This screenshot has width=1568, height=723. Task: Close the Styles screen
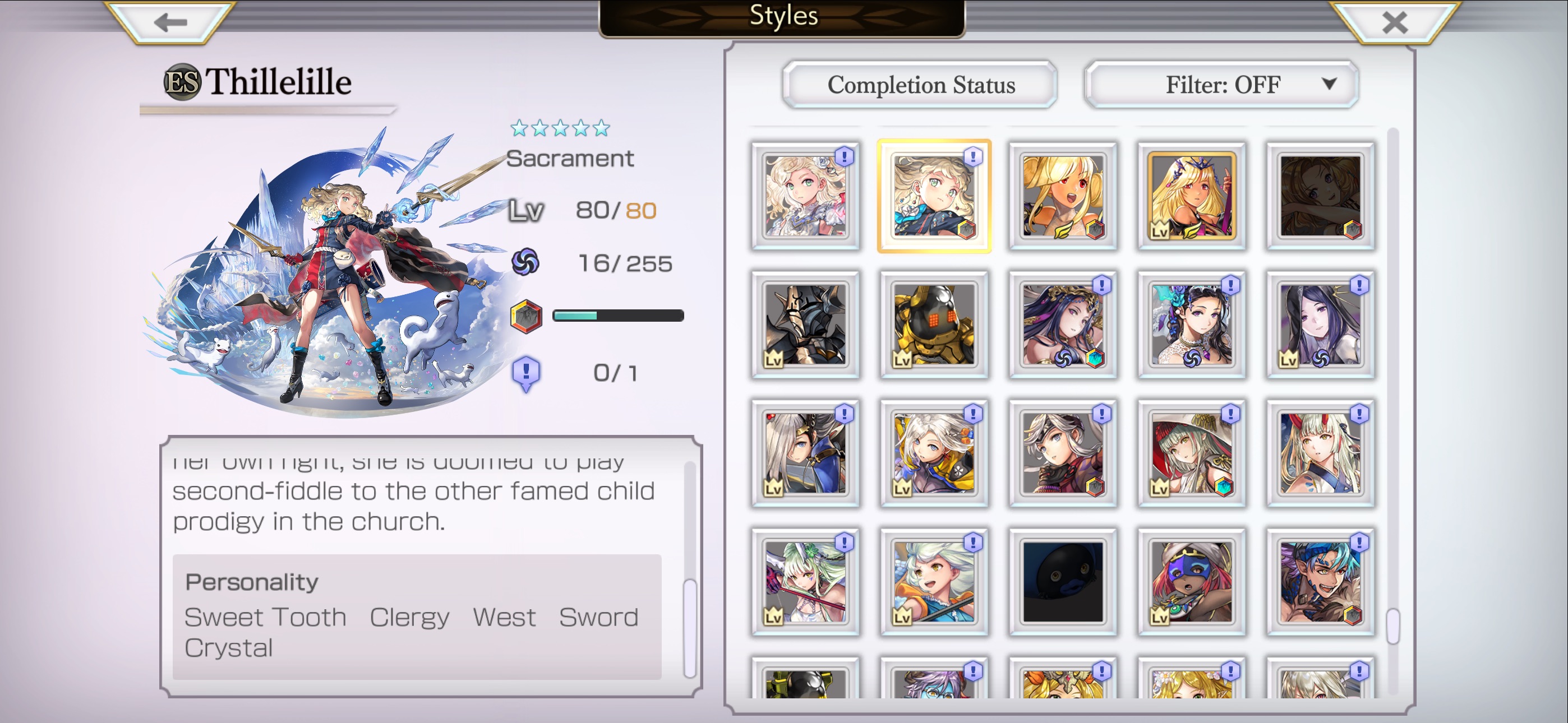(1394, 23)
